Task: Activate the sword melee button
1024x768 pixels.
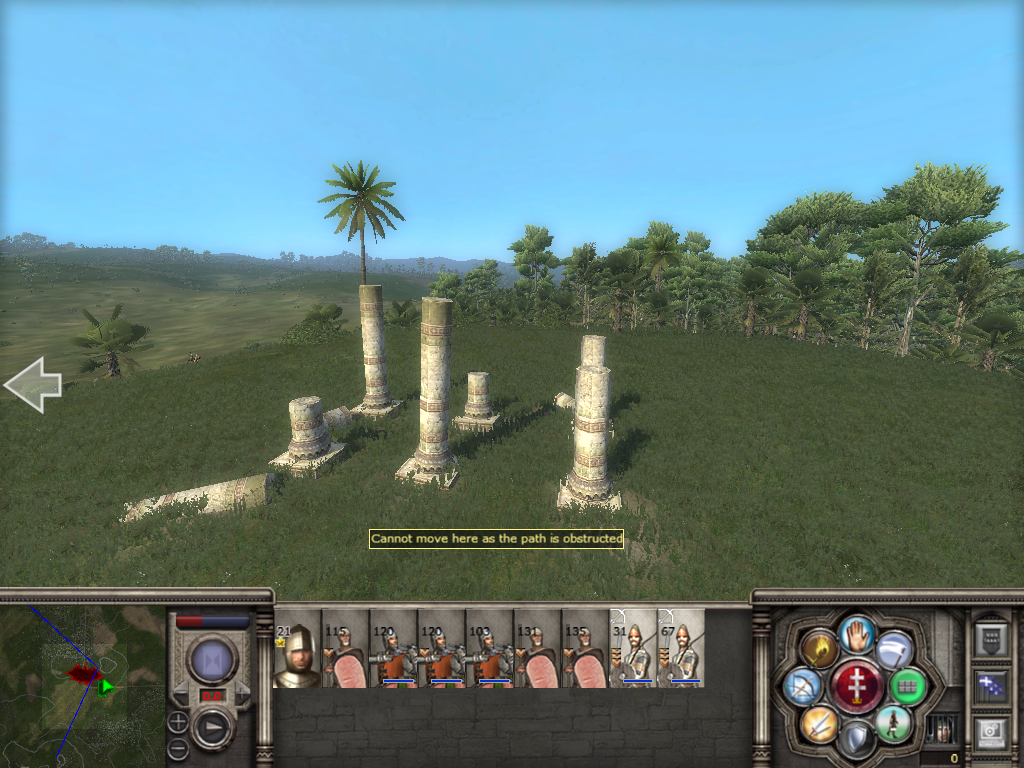Action: (x=819, y=723)
